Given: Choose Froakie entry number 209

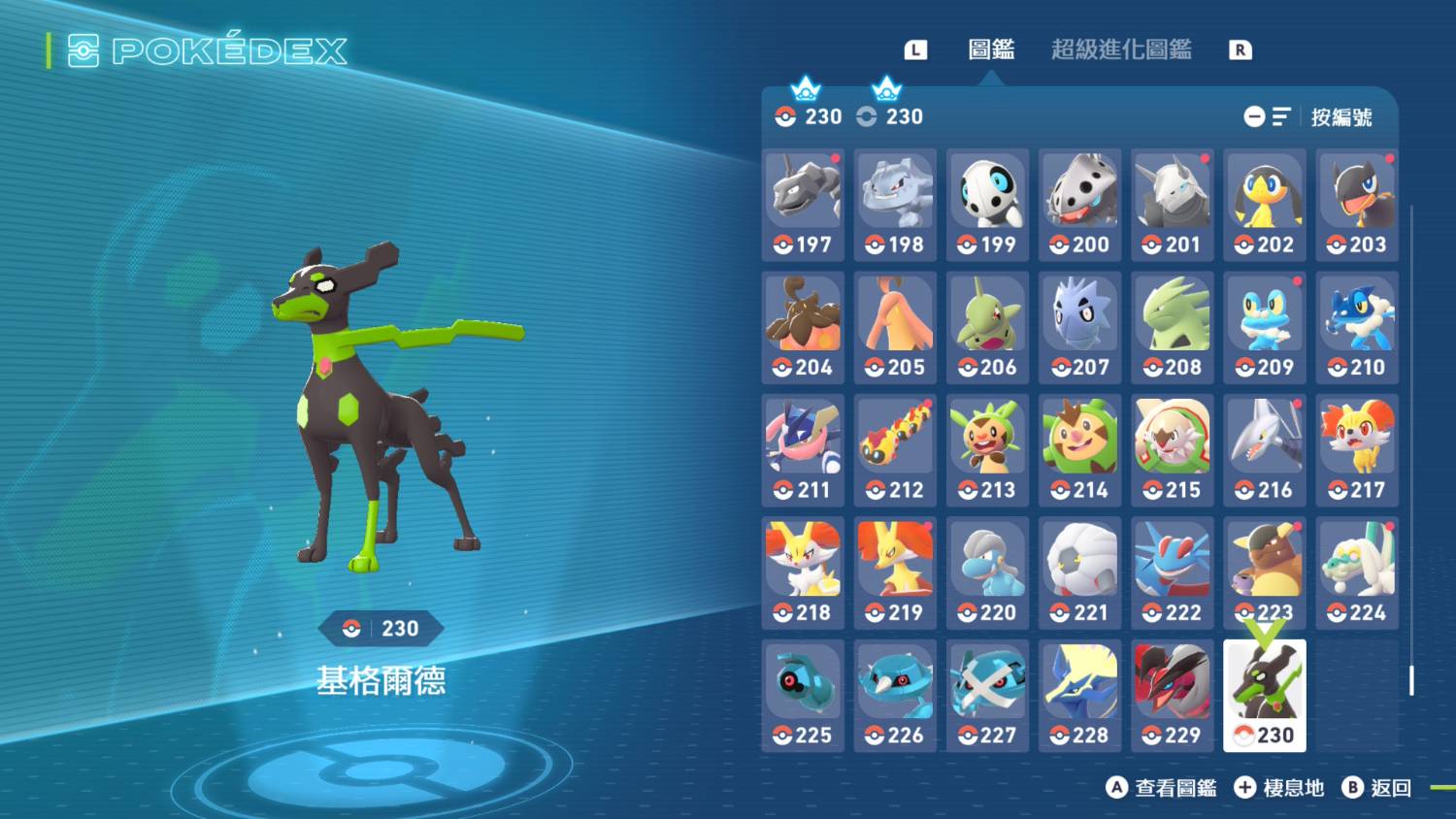Looking at the screenshot, I should (x=1264, y=327).
